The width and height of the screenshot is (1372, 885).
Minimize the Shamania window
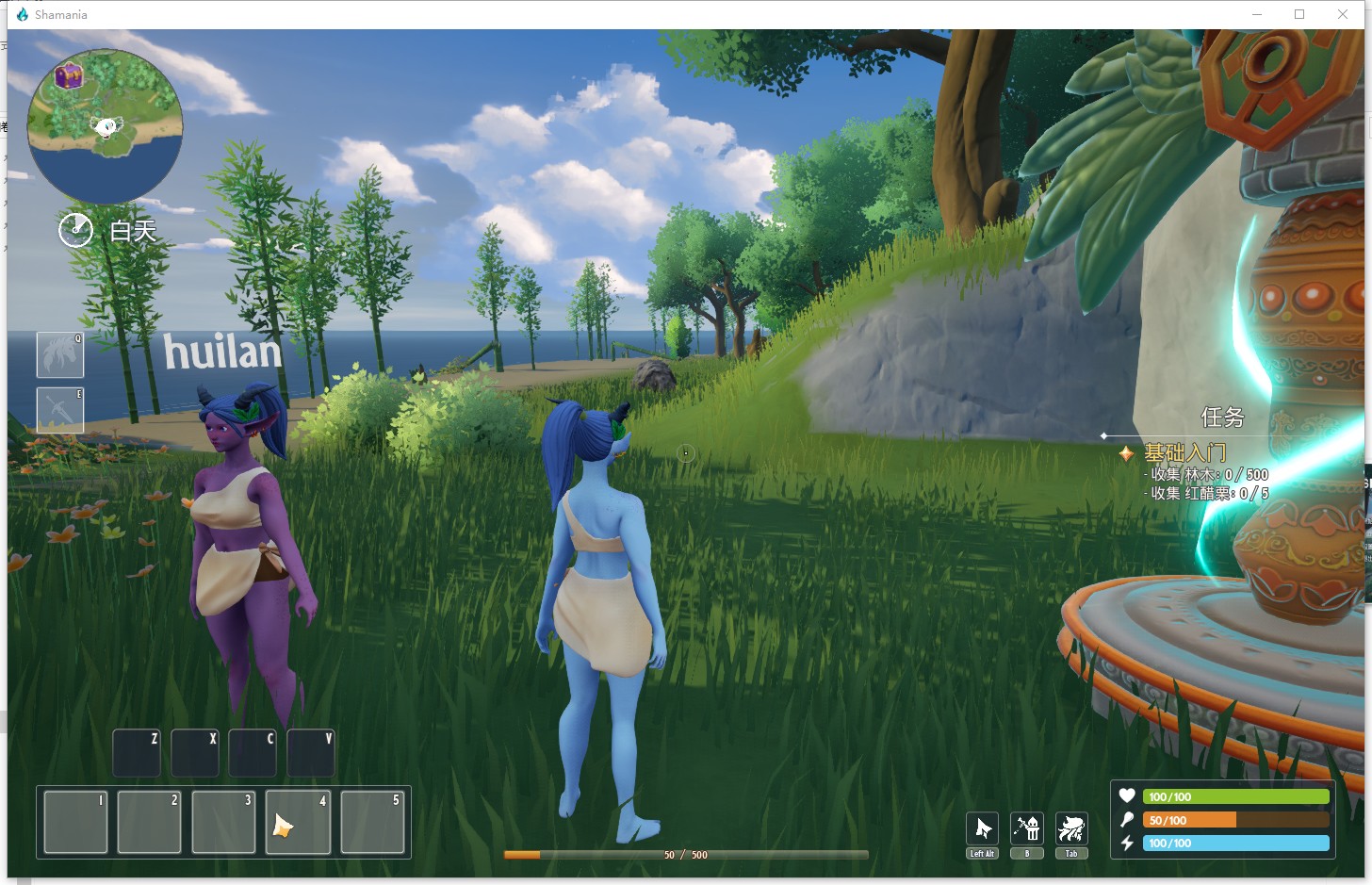point(1257,14)
